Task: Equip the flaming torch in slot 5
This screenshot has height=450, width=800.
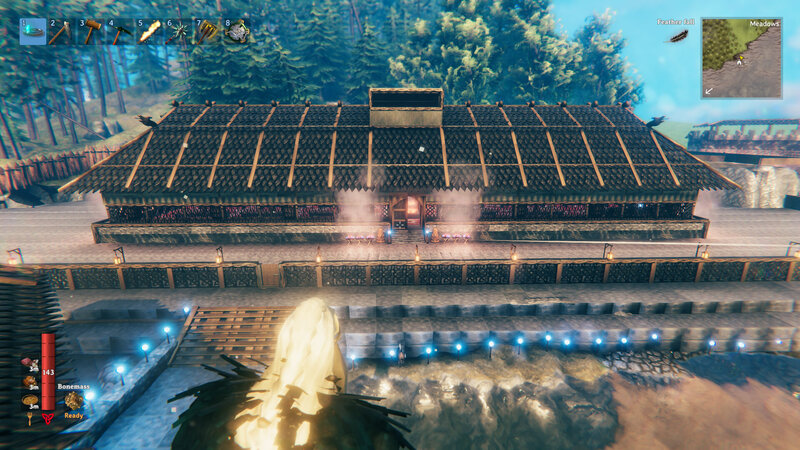Action: [x=149, y=31]
